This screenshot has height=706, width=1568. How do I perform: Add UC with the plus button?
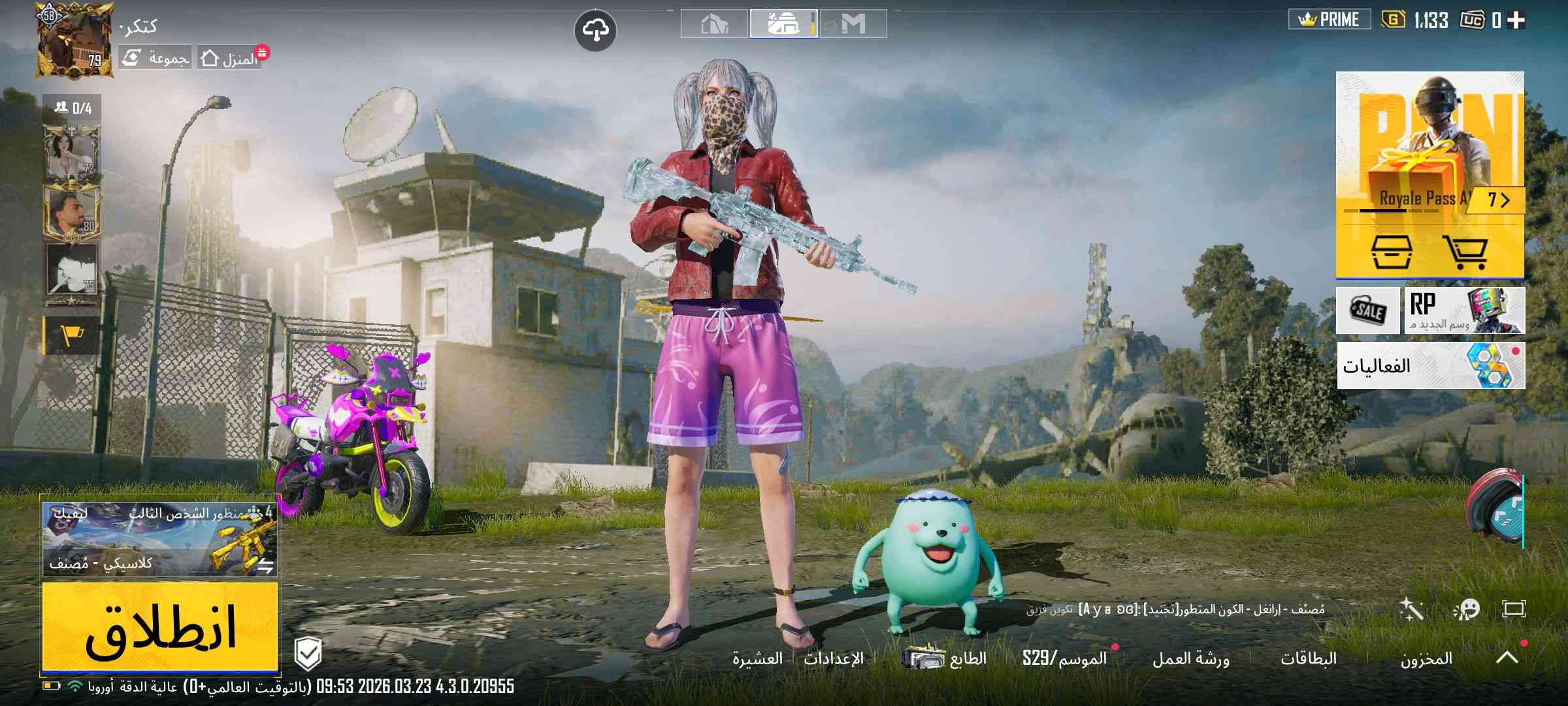point(1516,21)
